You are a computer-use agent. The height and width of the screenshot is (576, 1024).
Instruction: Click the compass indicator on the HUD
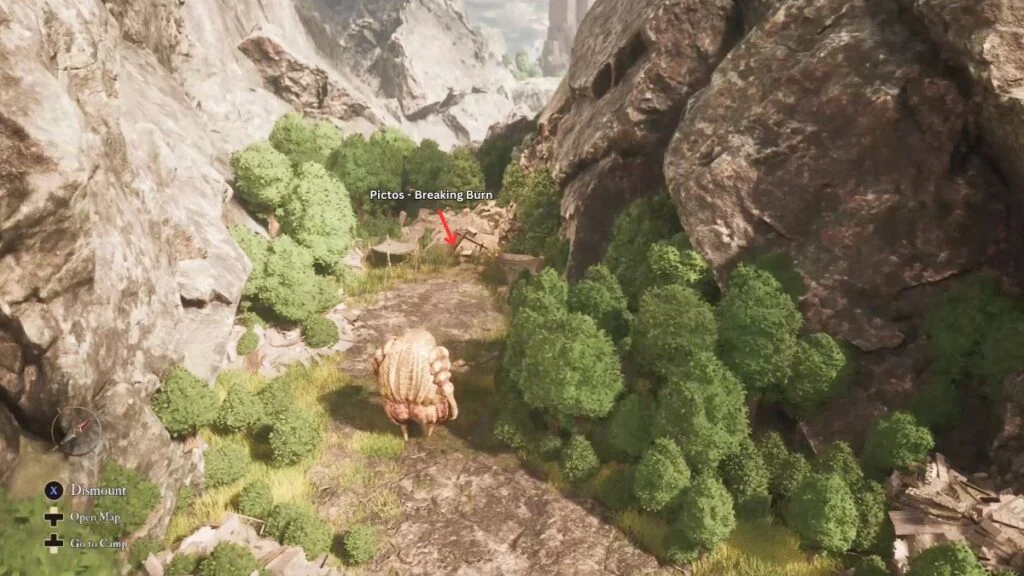pyautogui.click(x=76, y=431)
